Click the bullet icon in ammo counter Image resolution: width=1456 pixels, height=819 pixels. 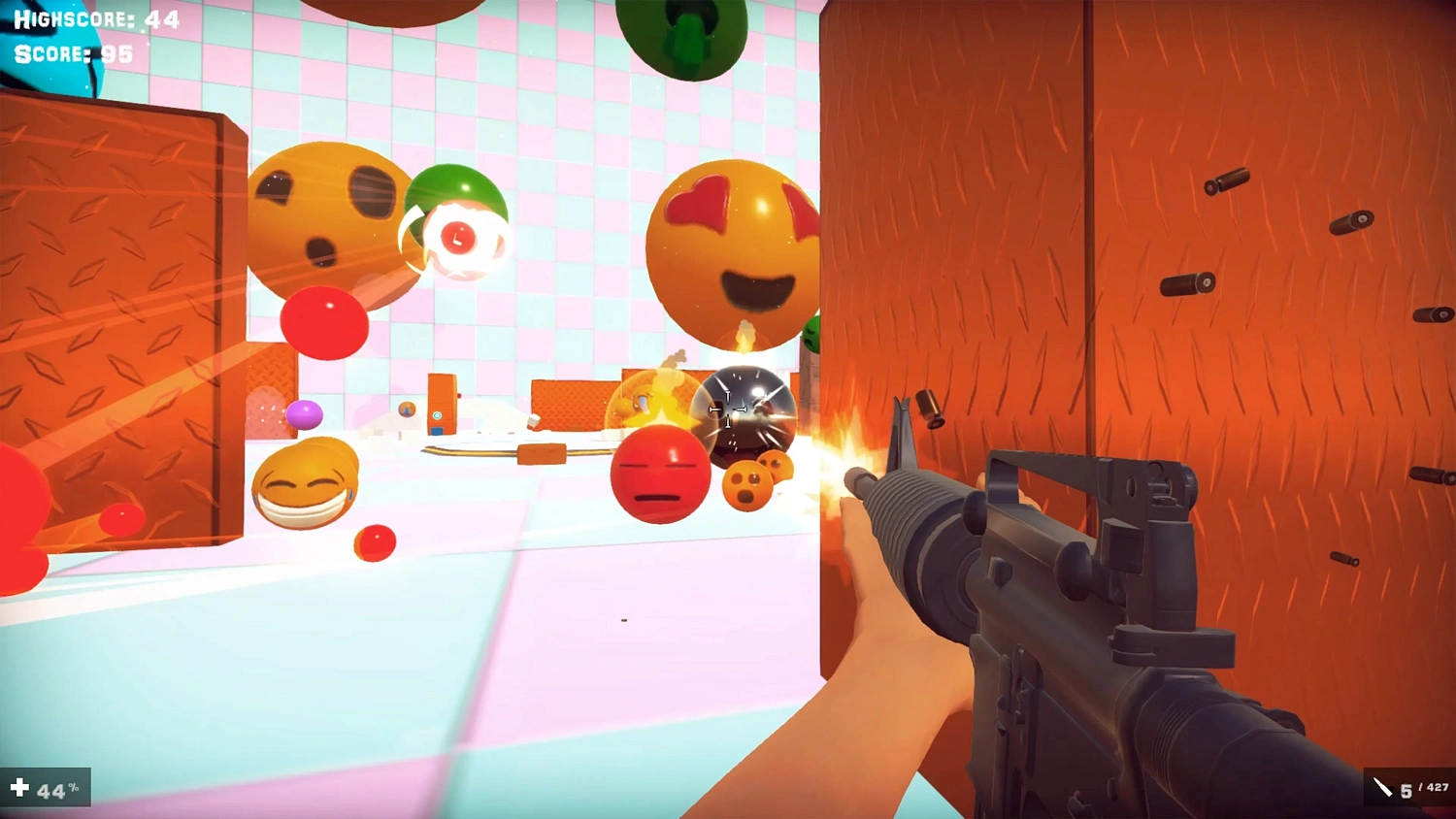pyautogui.click(x=1382, y=787)
